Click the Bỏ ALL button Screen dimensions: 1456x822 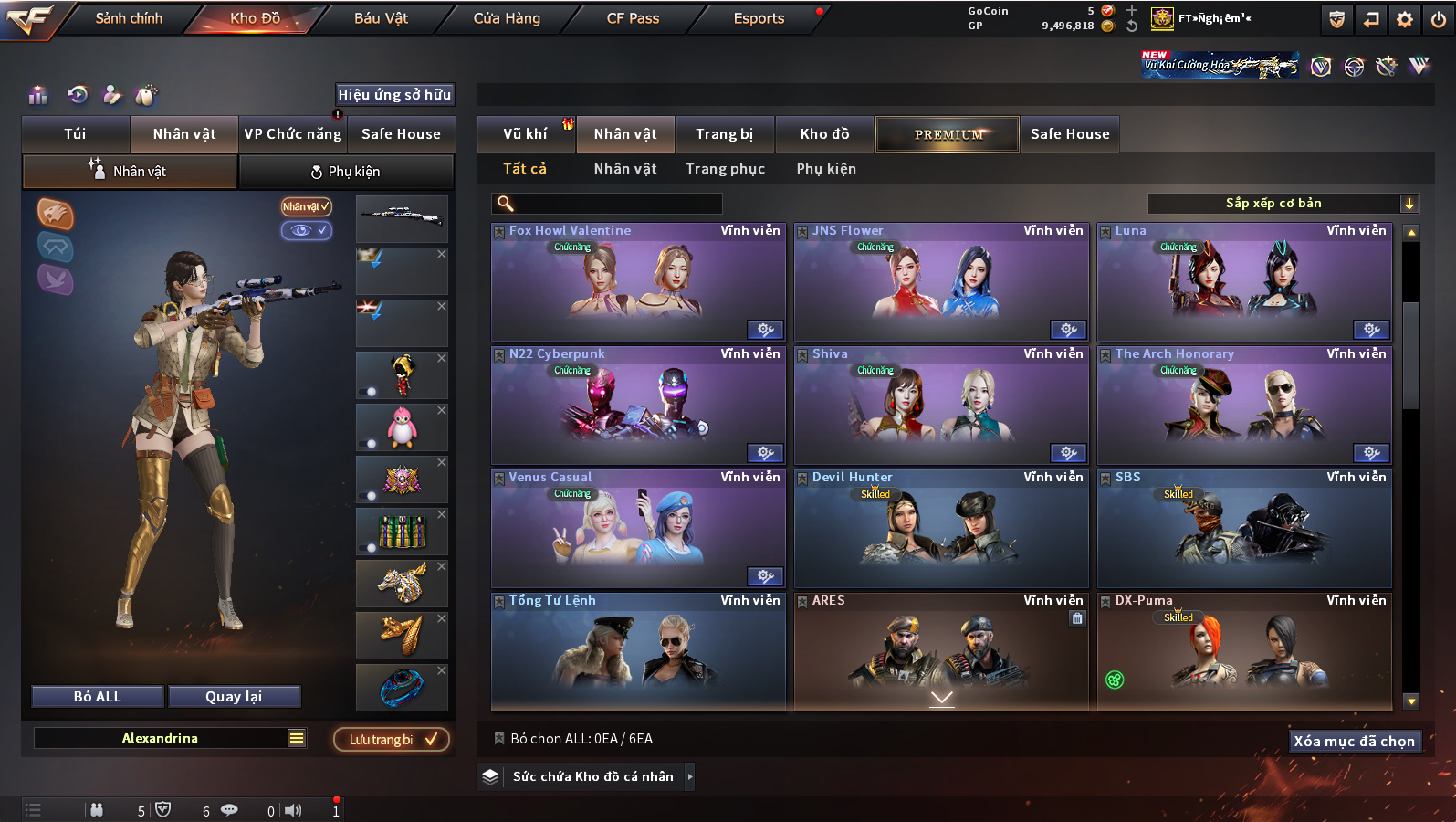98,697
